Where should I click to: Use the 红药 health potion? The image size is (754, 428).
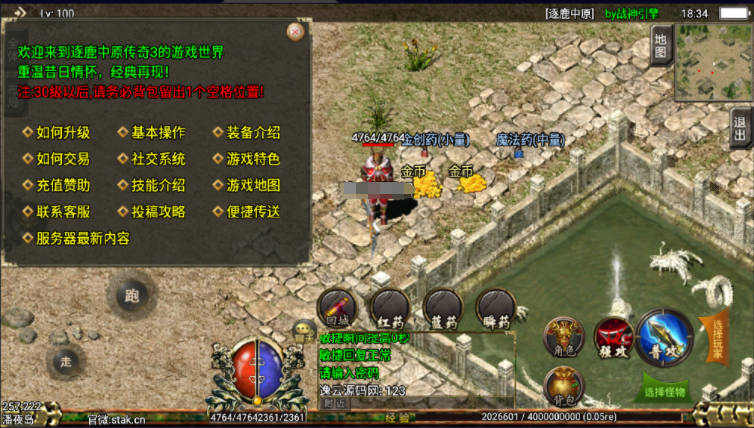(x=390, y=309)
